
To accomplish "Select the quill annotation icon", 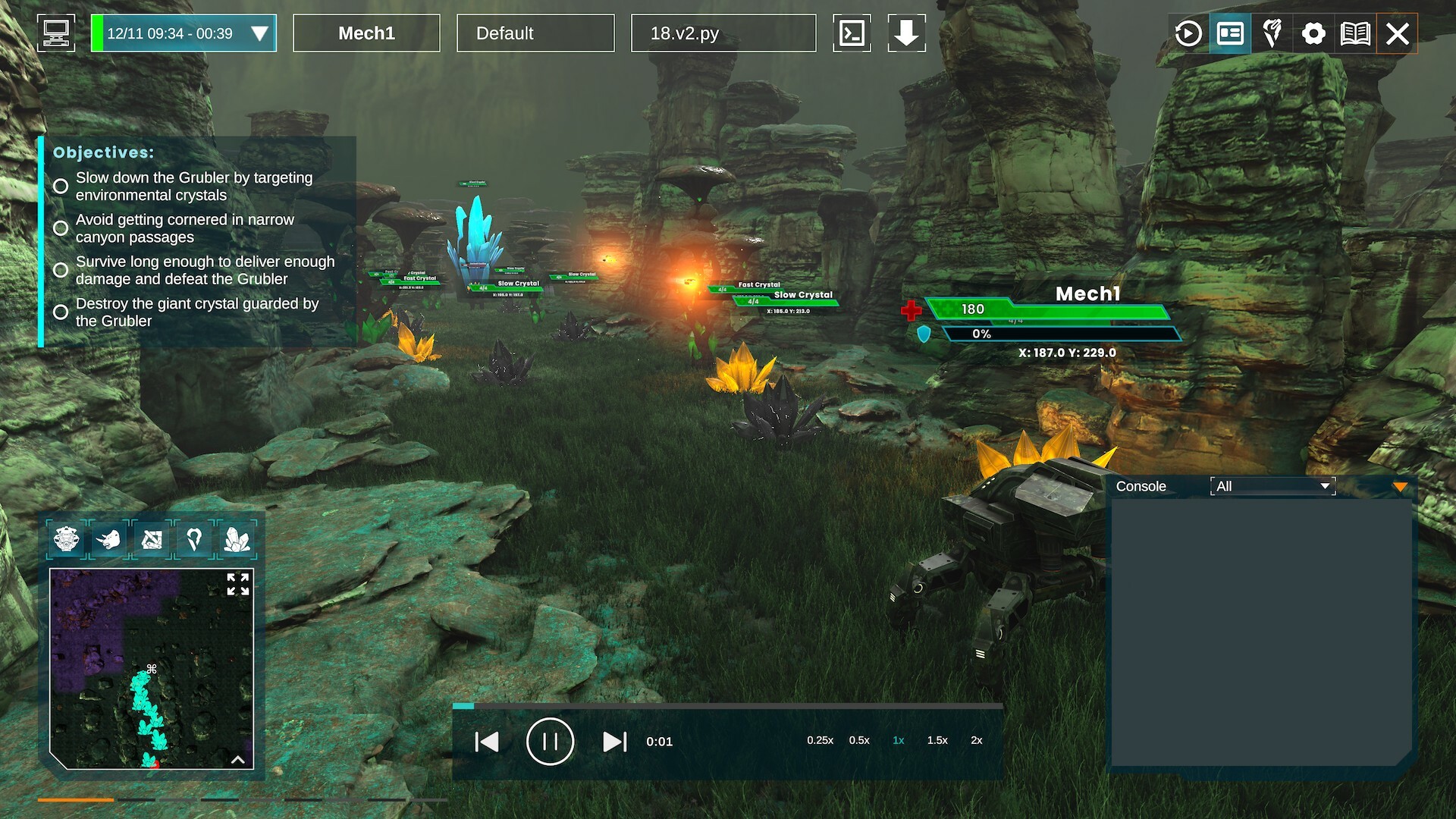I will [1271, 33].
